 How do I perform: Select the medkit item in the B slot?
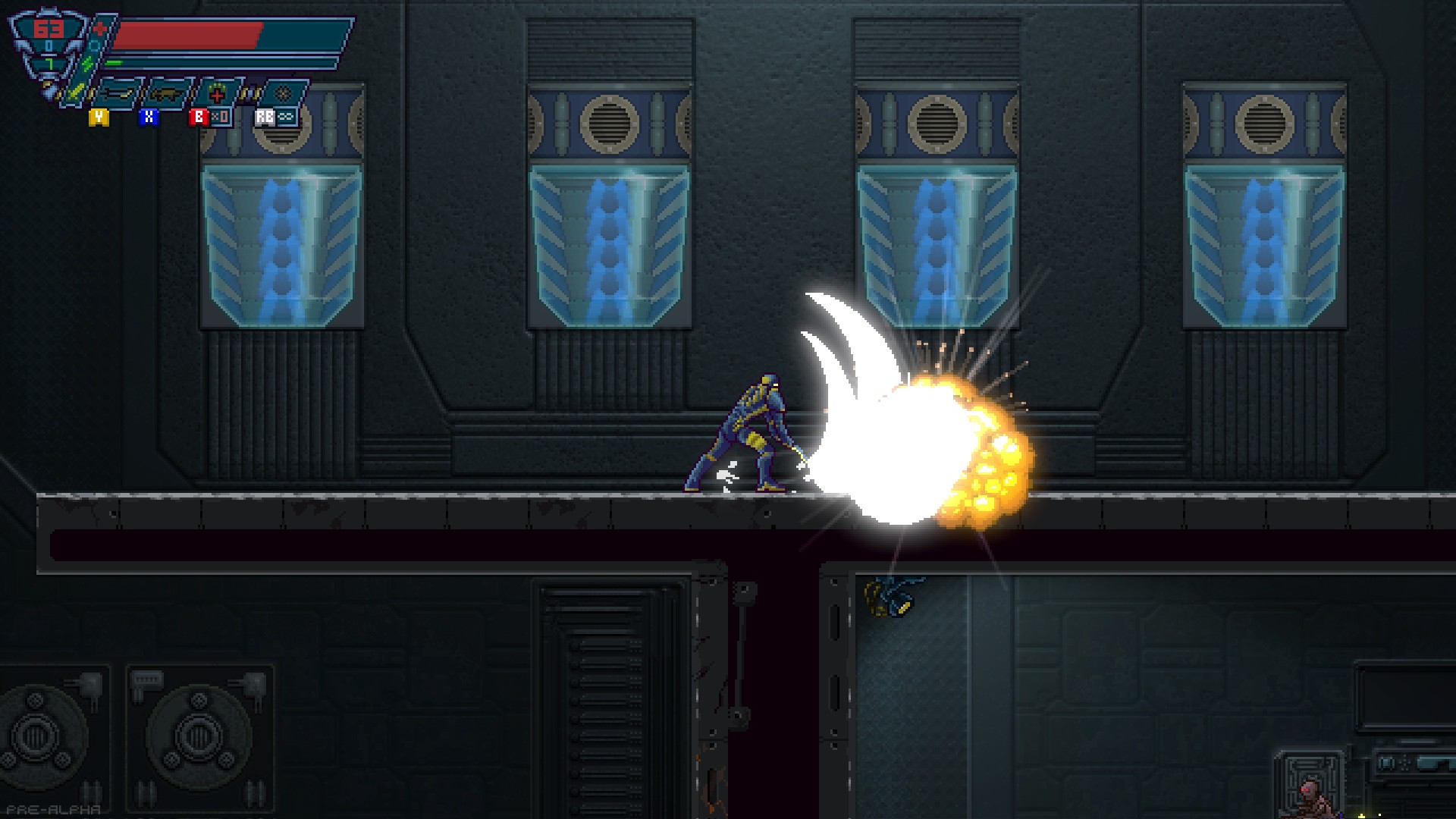click(x=217, y=93)
